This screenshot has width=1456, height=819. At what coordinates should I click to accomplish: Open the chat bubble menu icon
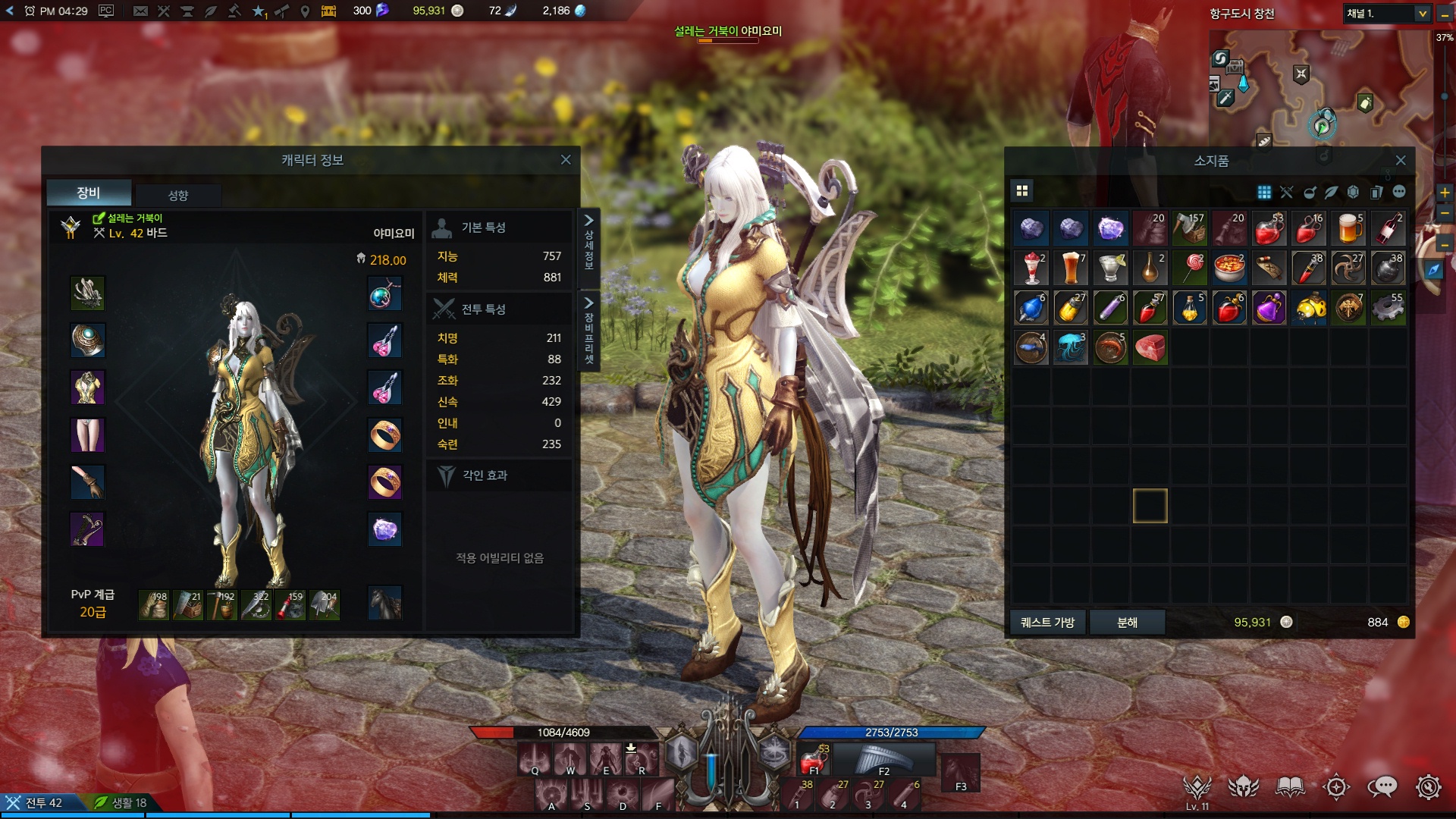tap(1382, 787)
